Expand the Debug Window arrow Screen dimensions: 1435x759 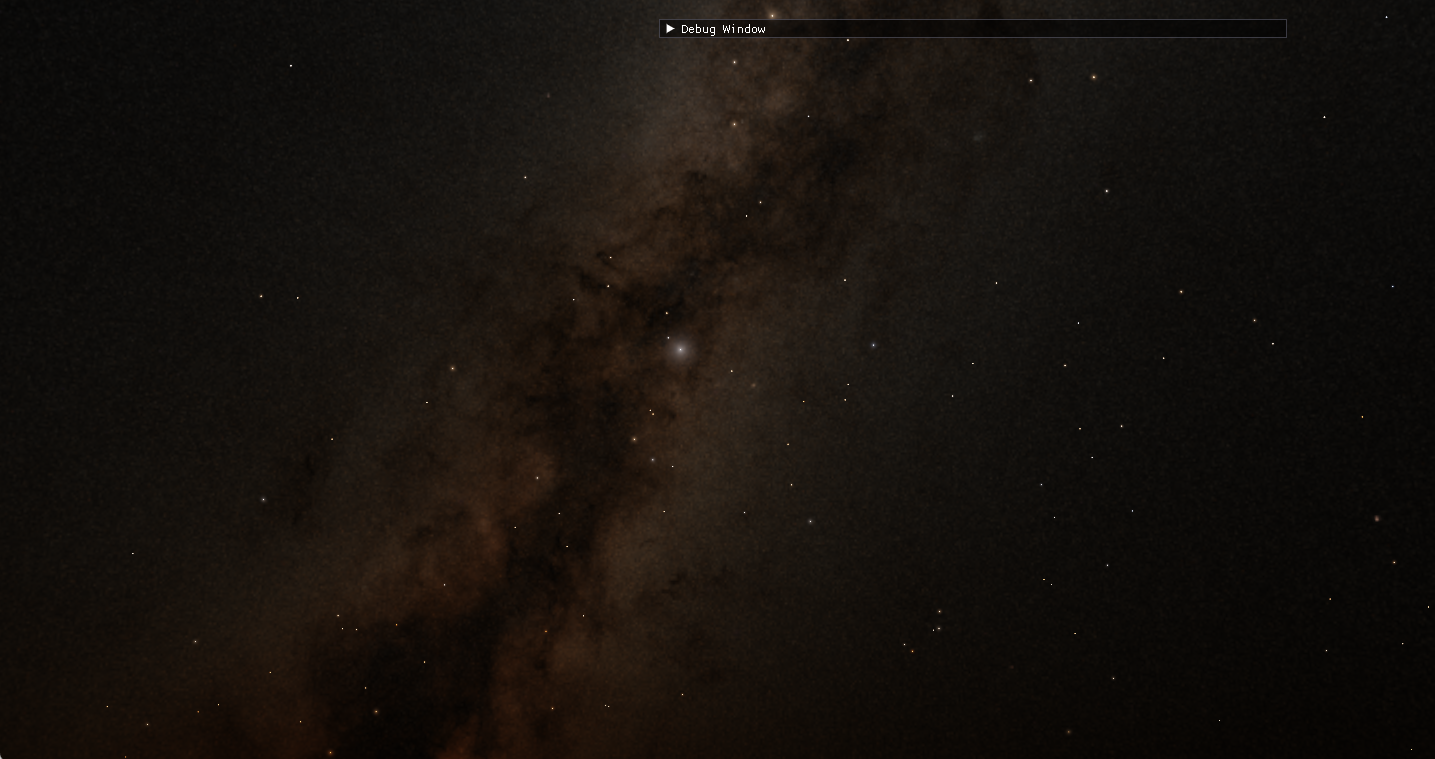[670, 29]
